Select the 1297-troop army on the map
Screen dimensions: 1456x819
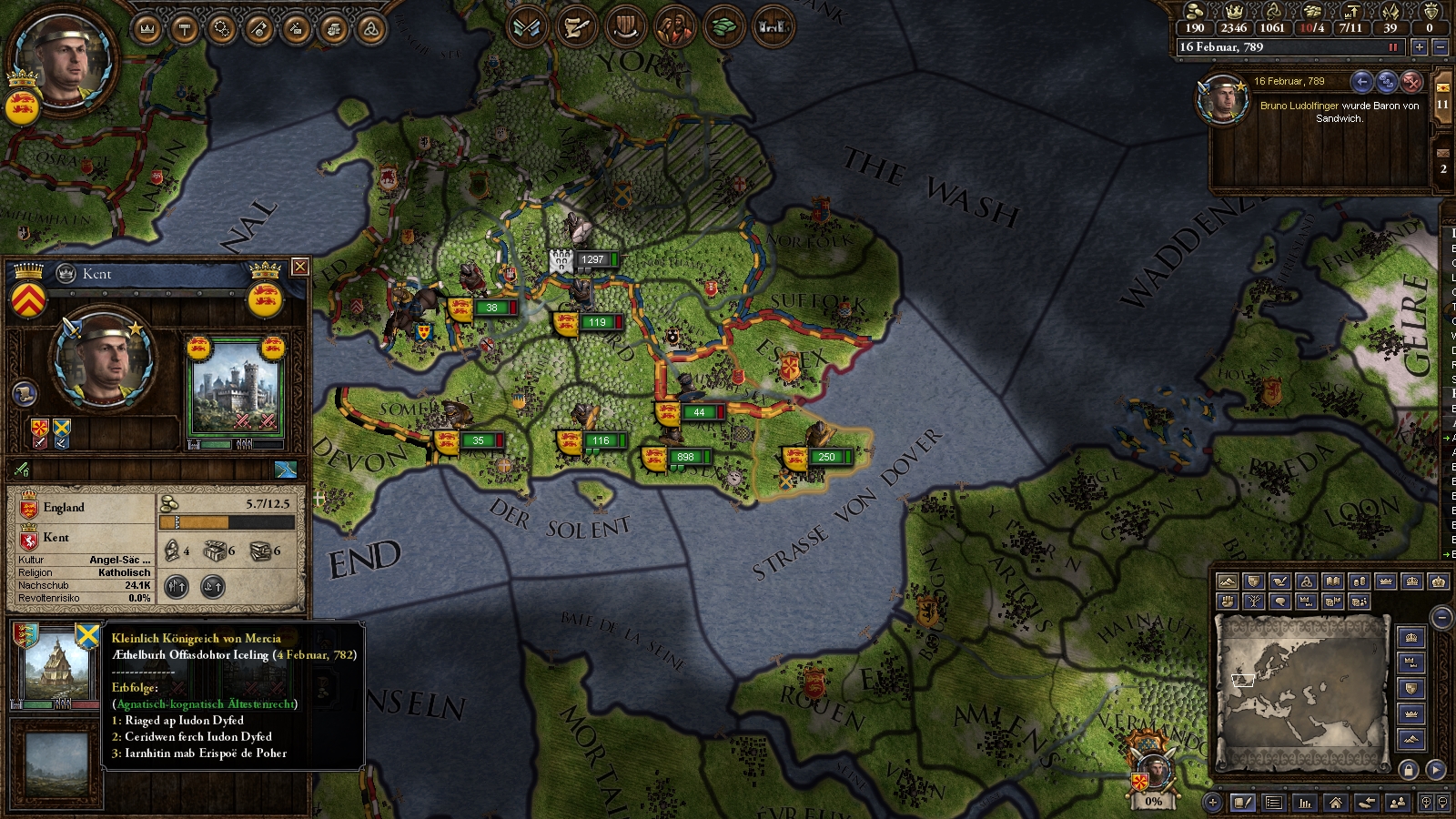click(x=582, y=259)
